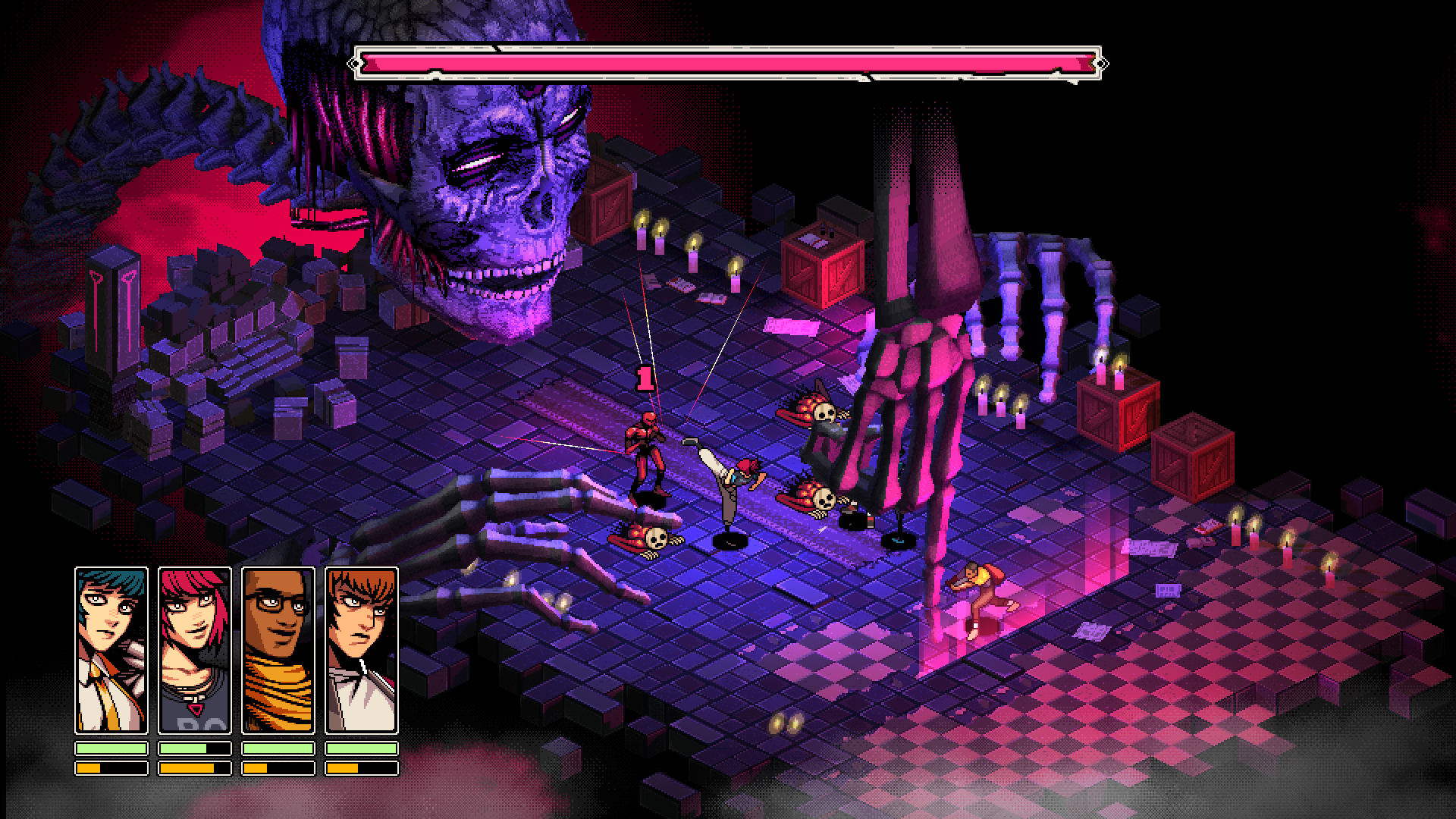Click the damage number above the red demon

coord(647,379)
